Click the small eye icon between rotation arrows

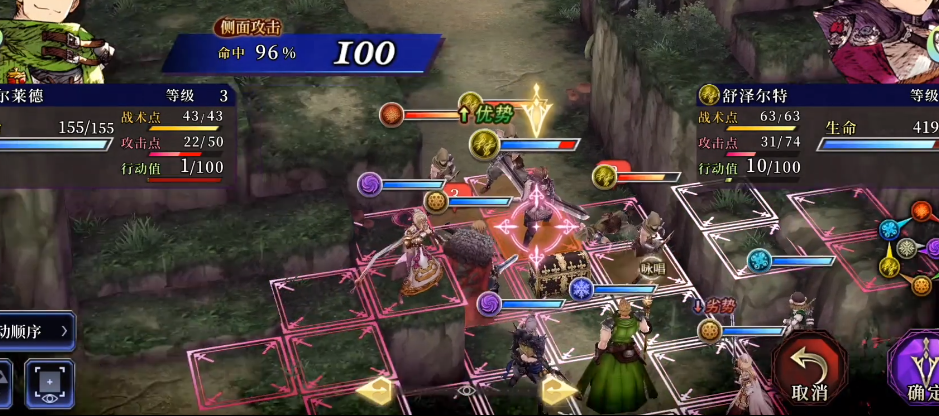point(465,390)
